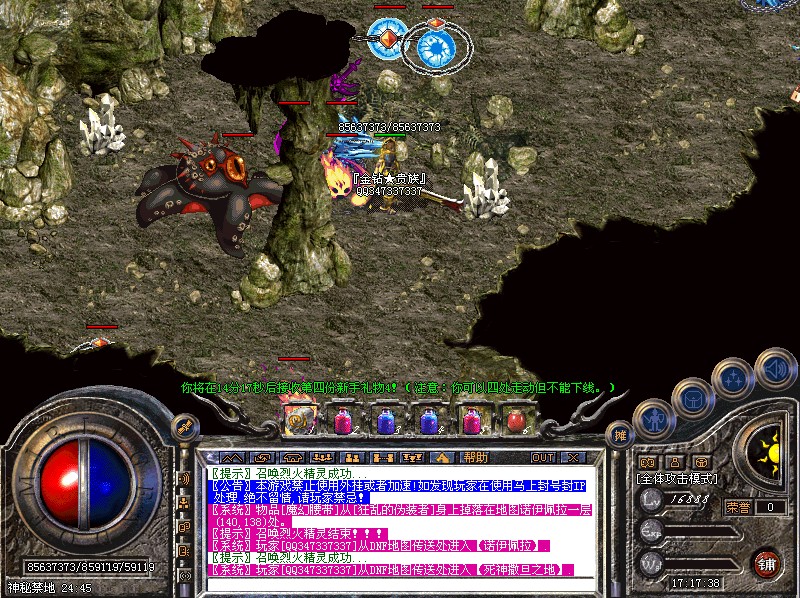Click the Lv level round icon
Screen dimensions: 800x598
pos(651,499)
